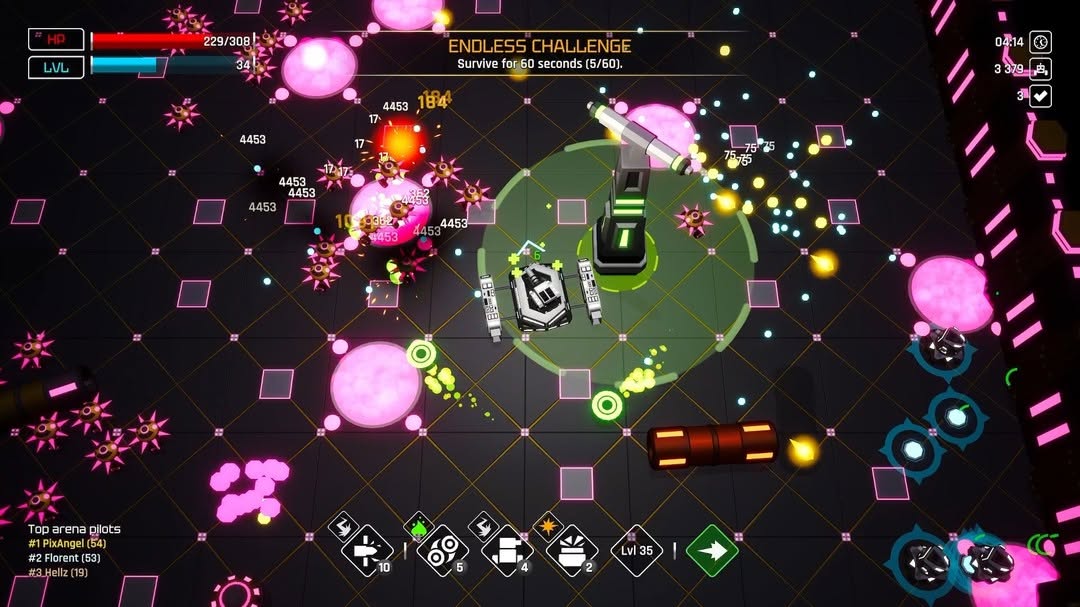Click the Lvl 35 diamond badge
The width and height of the screenshot is (1080, 607).
[x=637, y=550]
